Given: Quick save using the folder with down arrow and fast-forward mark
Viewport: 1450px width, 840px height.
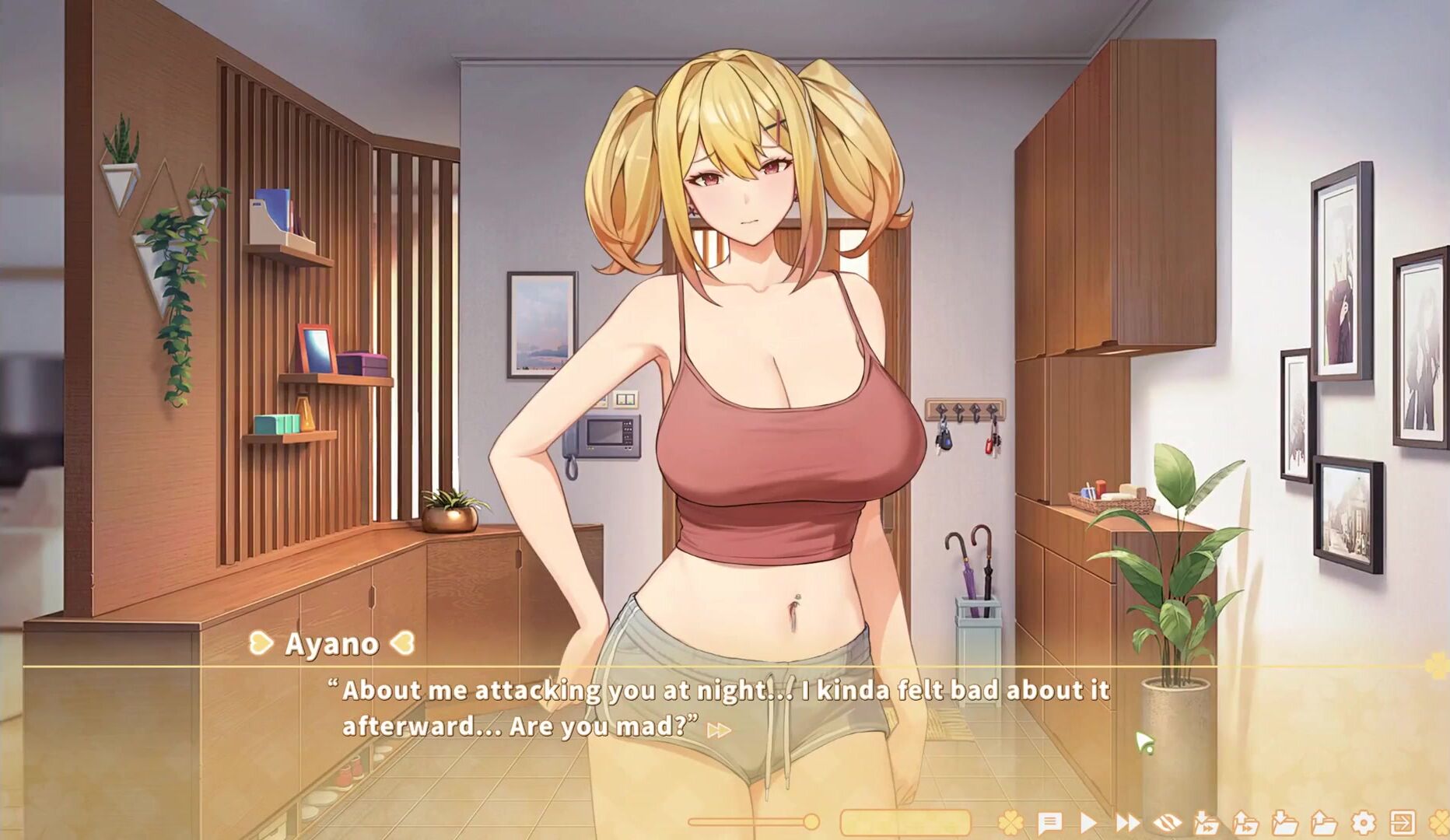Looking at the screenshot, I should (x=1206, y=822).
